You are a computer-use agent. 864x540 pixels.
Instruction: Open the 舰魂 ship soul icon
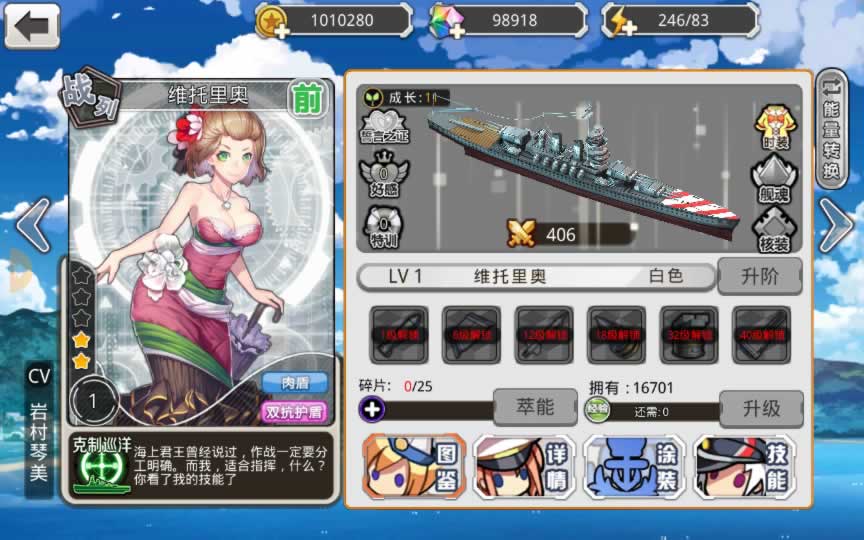click(x=773, y=178)
